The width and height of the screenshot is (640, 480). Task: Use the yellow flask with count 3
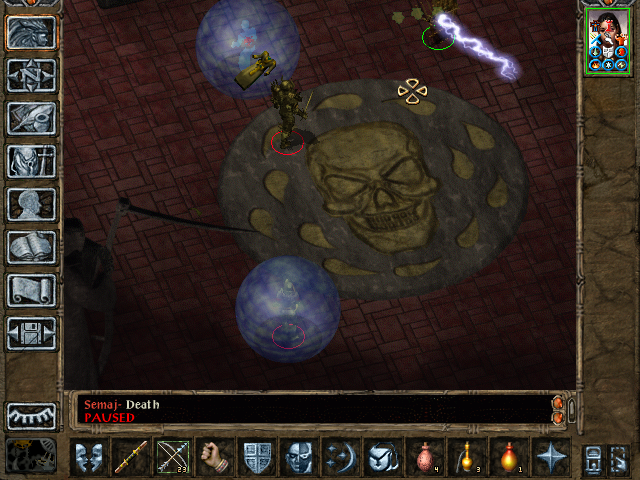tap(467, 457)
